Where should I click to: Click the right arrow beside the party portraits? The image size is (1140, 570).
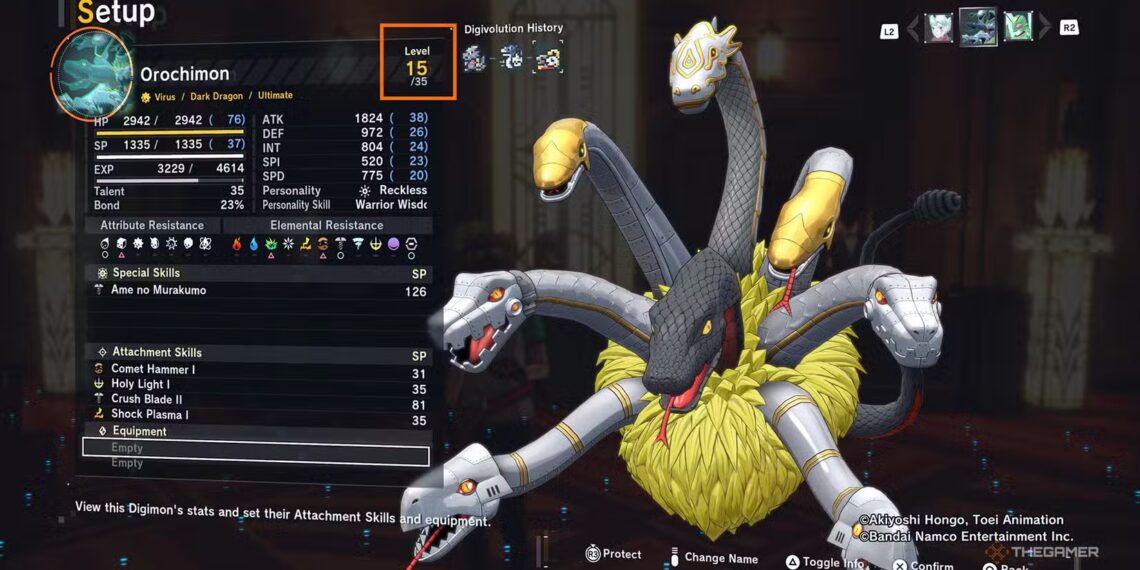pyautogui.click(x=1044, y=28)
